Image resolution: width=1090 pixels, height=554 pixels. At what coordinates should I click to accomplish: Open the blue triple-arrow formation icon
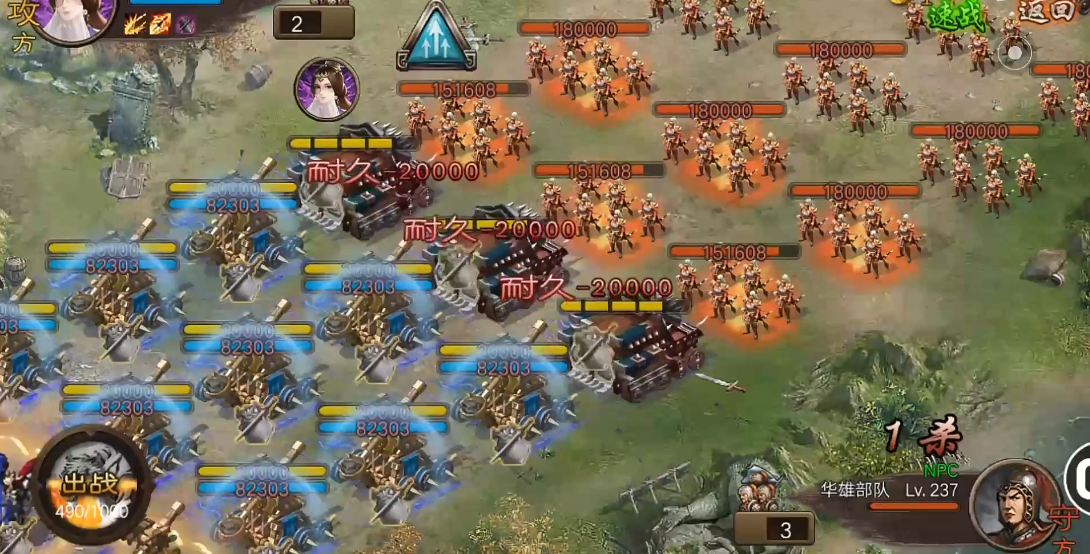(x=436, y=39)
